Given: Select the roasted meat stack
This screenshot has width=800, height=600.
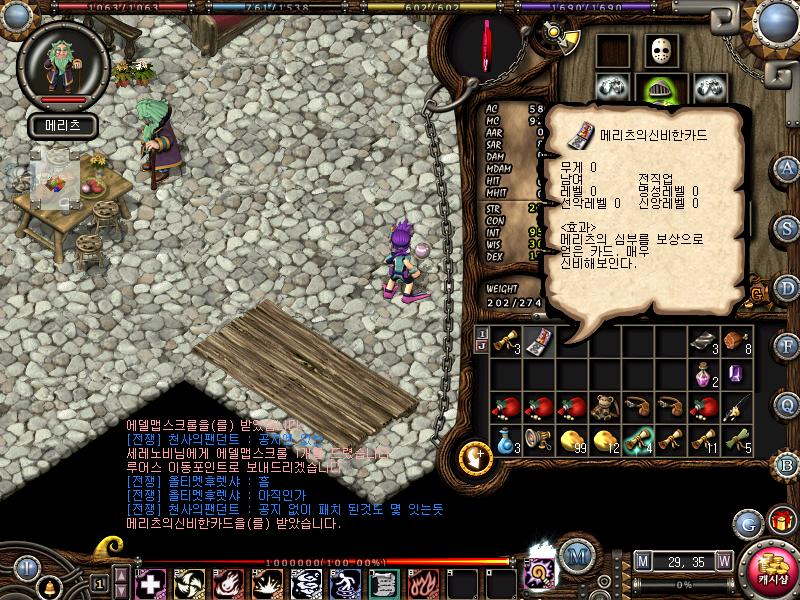Looking at the screenshot, I should [x=736, y=340].
